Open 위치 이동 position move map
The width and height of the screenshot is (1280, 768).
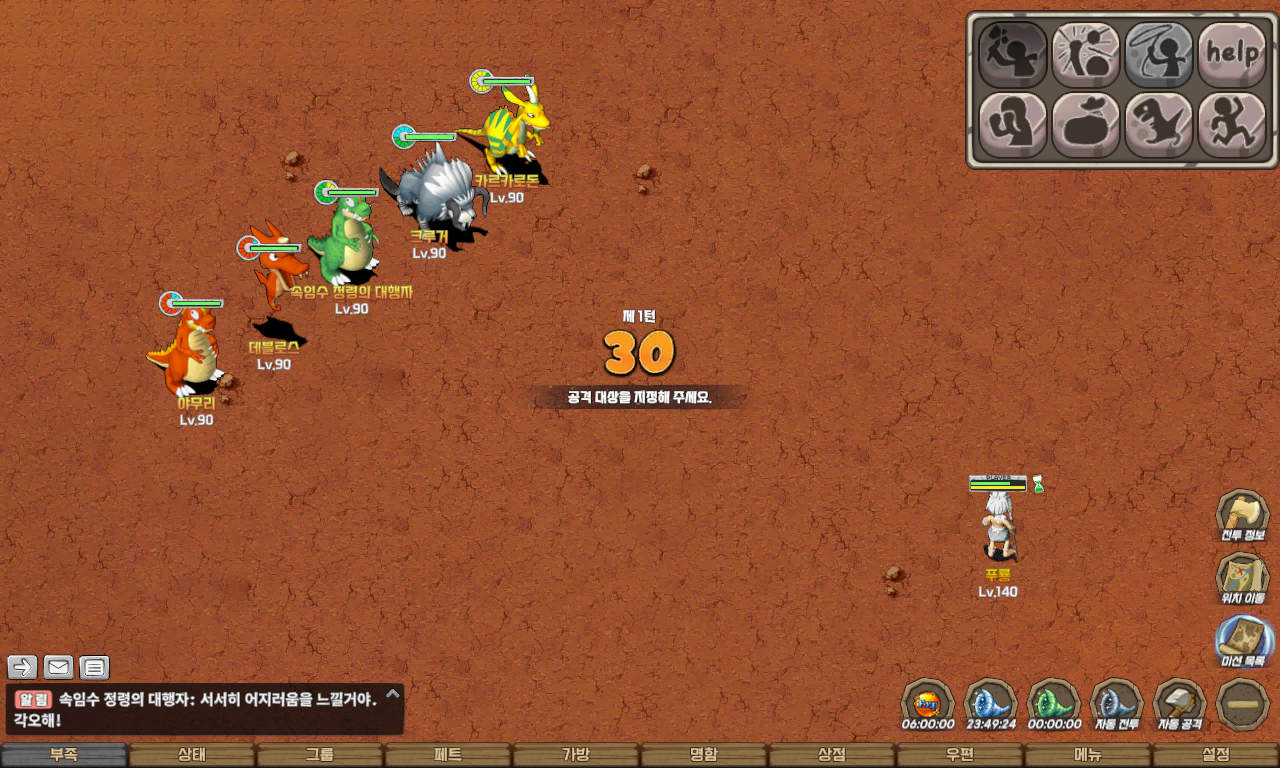point(1243,579)
